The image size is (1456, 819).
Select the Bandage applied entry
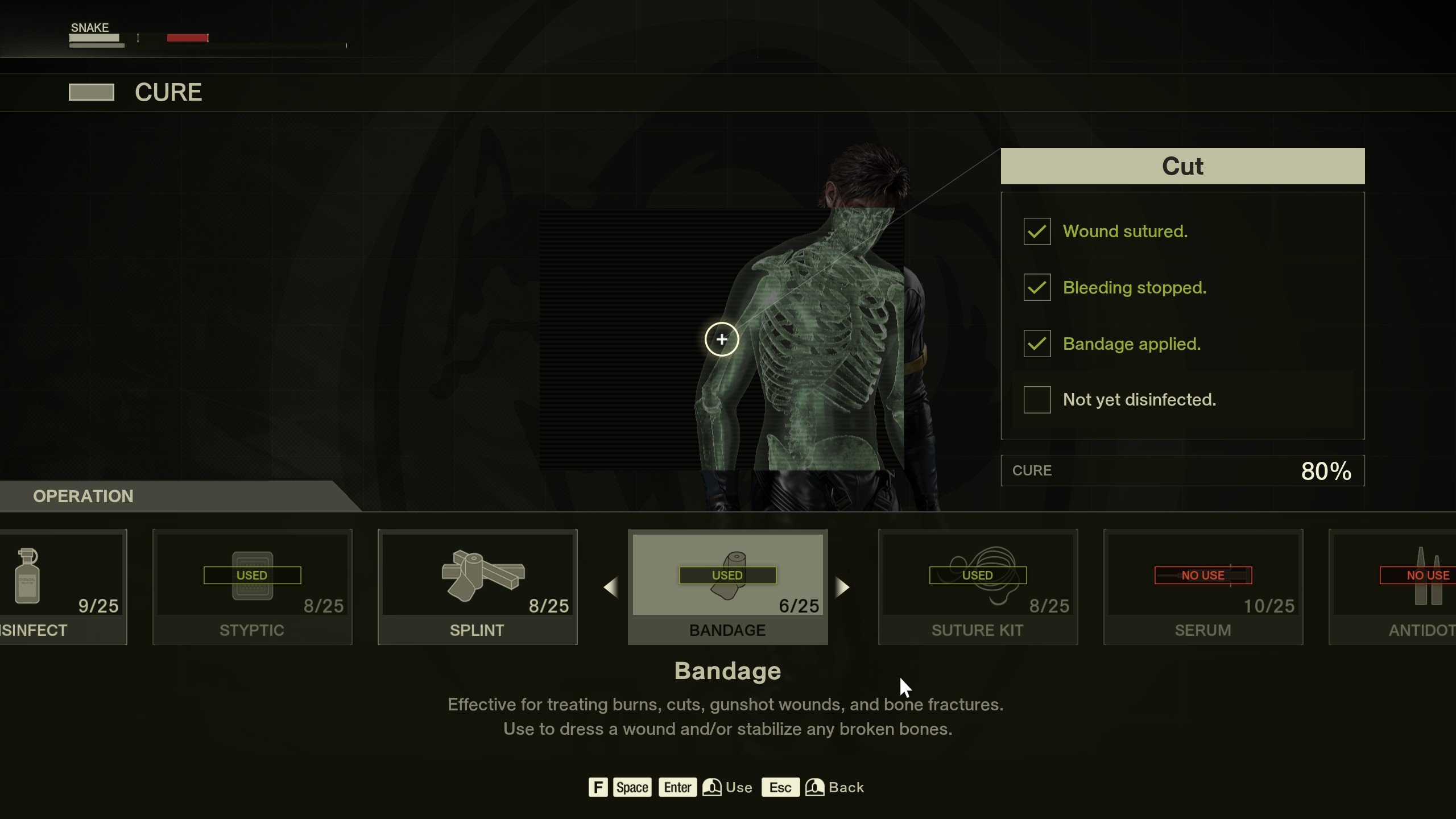click(x=1131, y=344)
